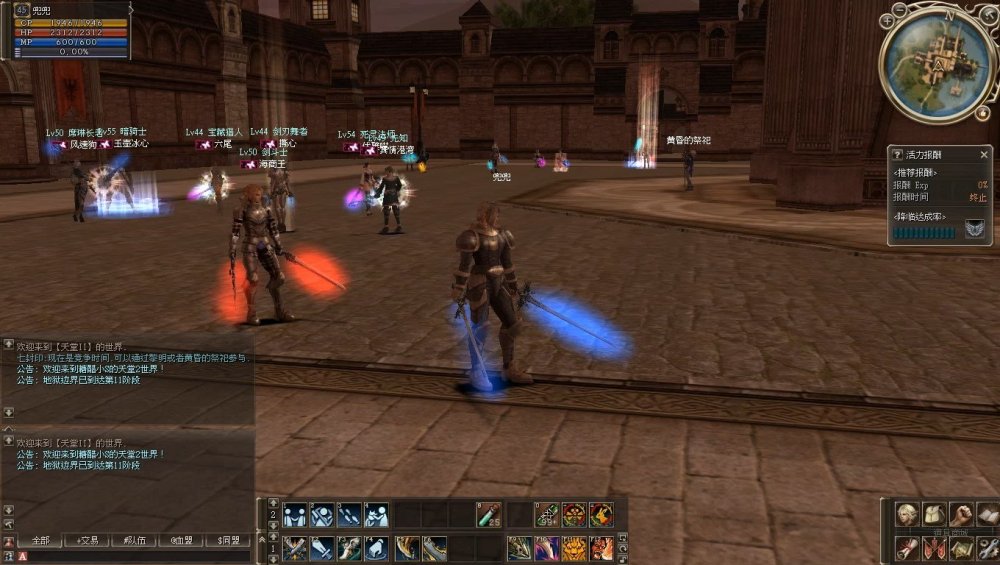Use the F1 crossed swords attack skill
This screenshot has width=1000, height=565.
294,548
